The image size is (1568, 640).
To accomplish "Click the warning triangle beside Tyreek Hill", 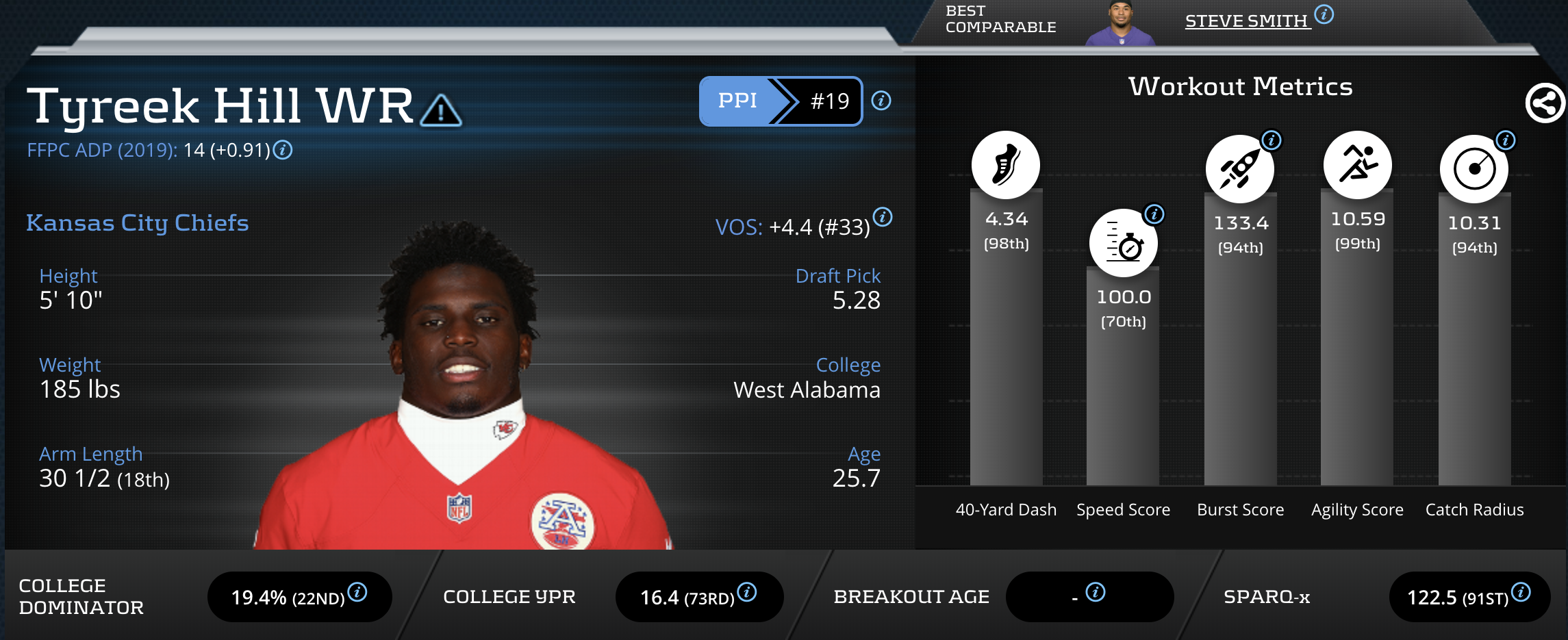I will pyautogui.click(x=441, y=111).
